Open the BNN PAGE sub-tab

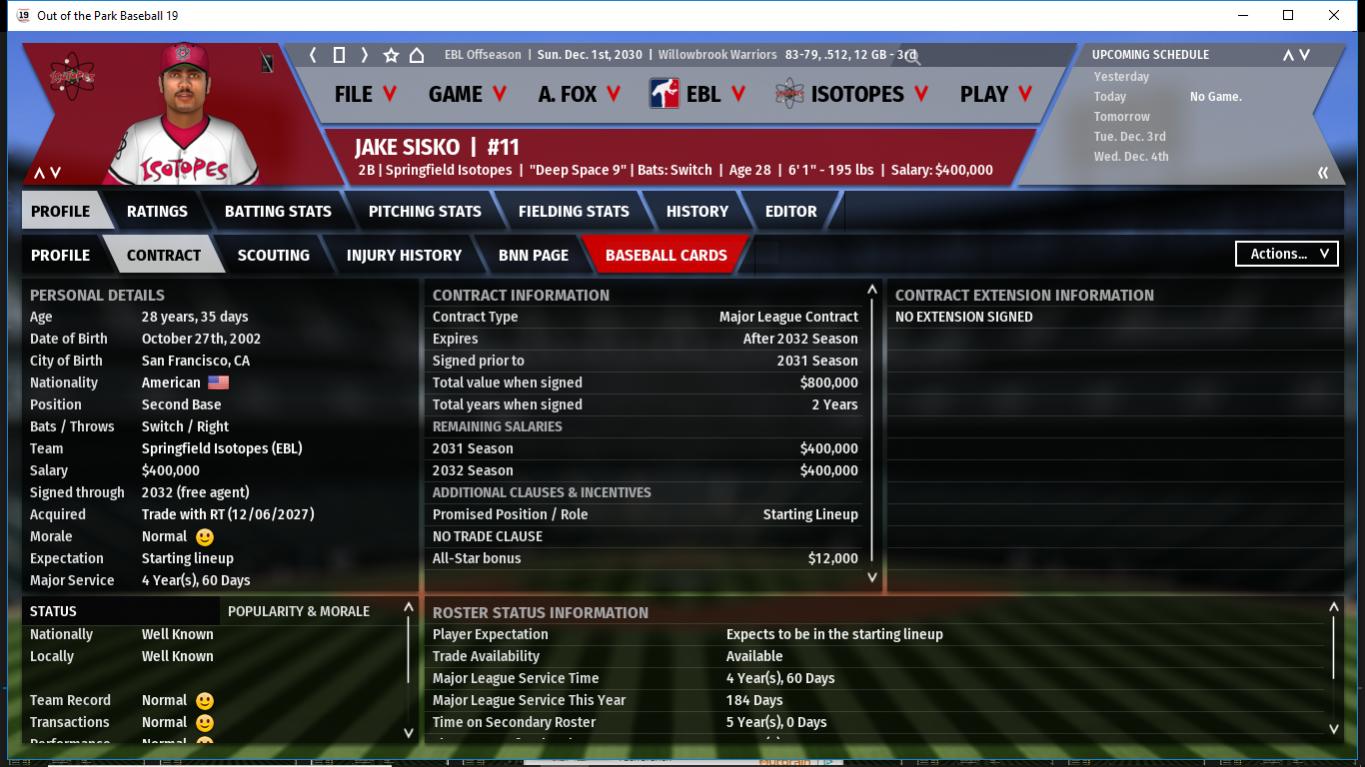coord(533,255)
